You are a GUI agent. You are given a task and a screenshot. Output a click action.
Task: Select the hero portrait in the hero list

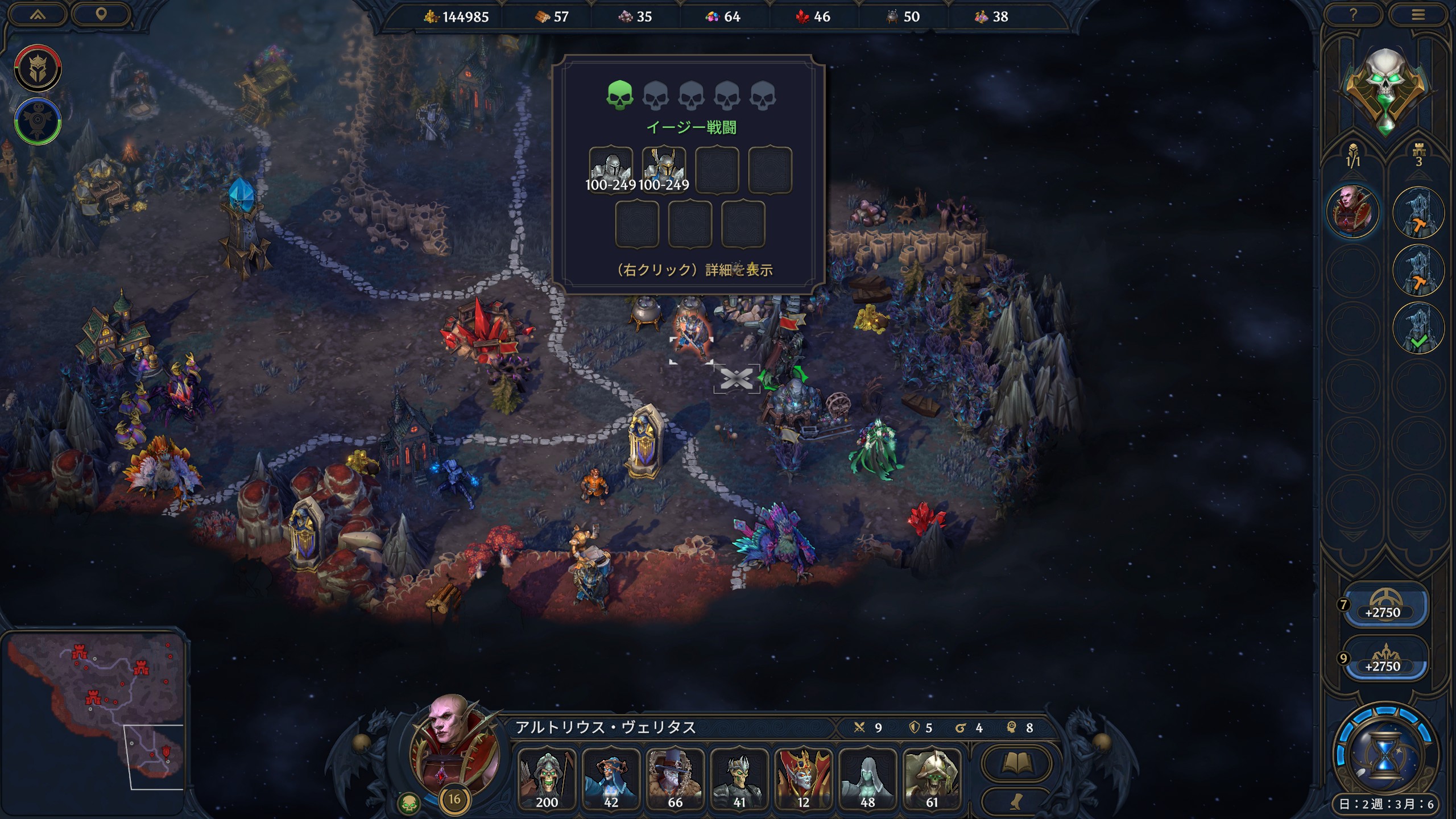click(1352, 211)
